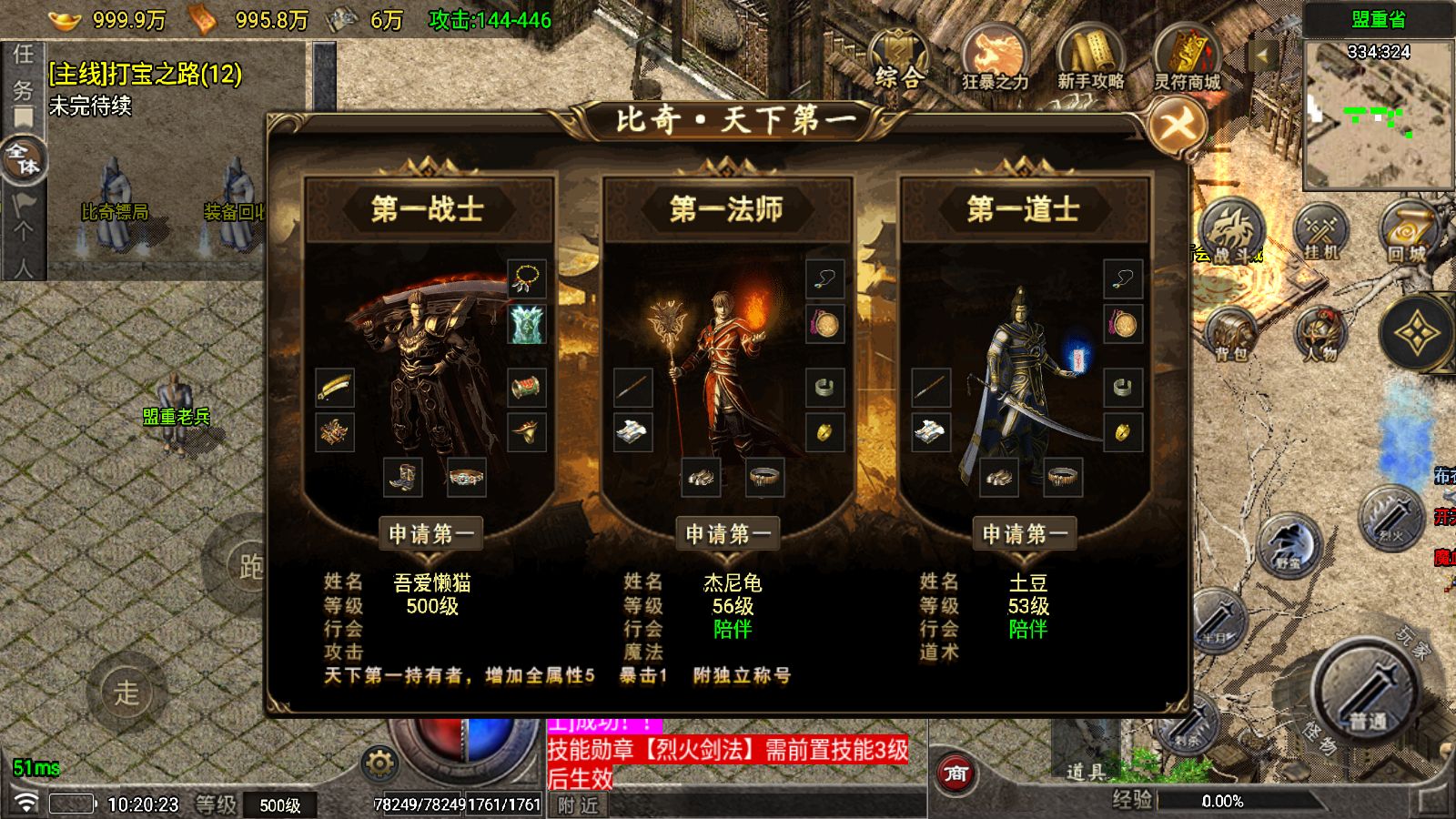Switch to the 跑 run mode
1456x819 pixels.
click(248, 566)
